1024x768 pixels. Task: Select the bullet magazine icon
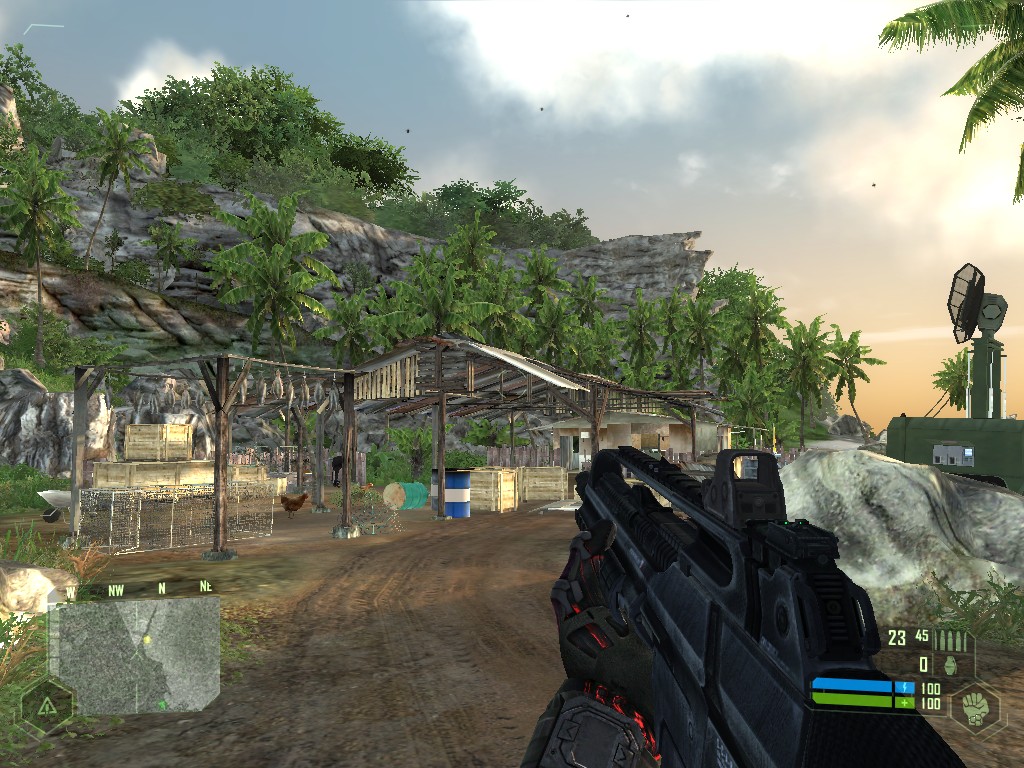pyautogui.click(x=952, y=639)
